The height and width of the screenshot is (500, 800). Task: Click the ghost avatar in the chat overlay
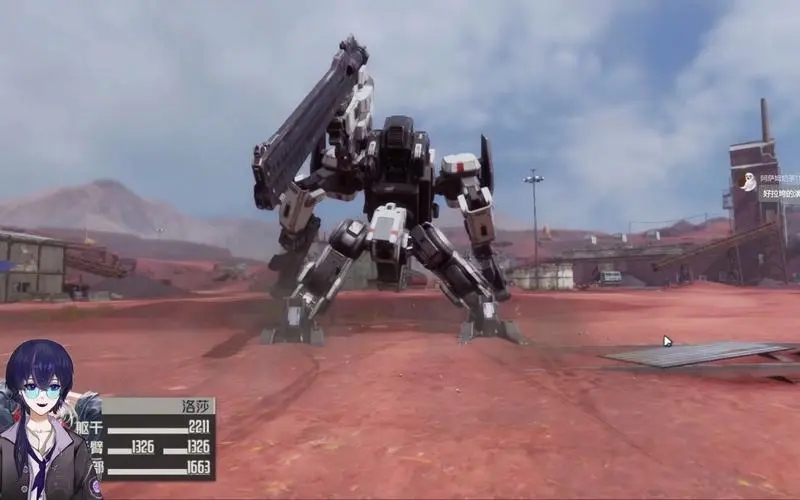click(x=747, y=182)
